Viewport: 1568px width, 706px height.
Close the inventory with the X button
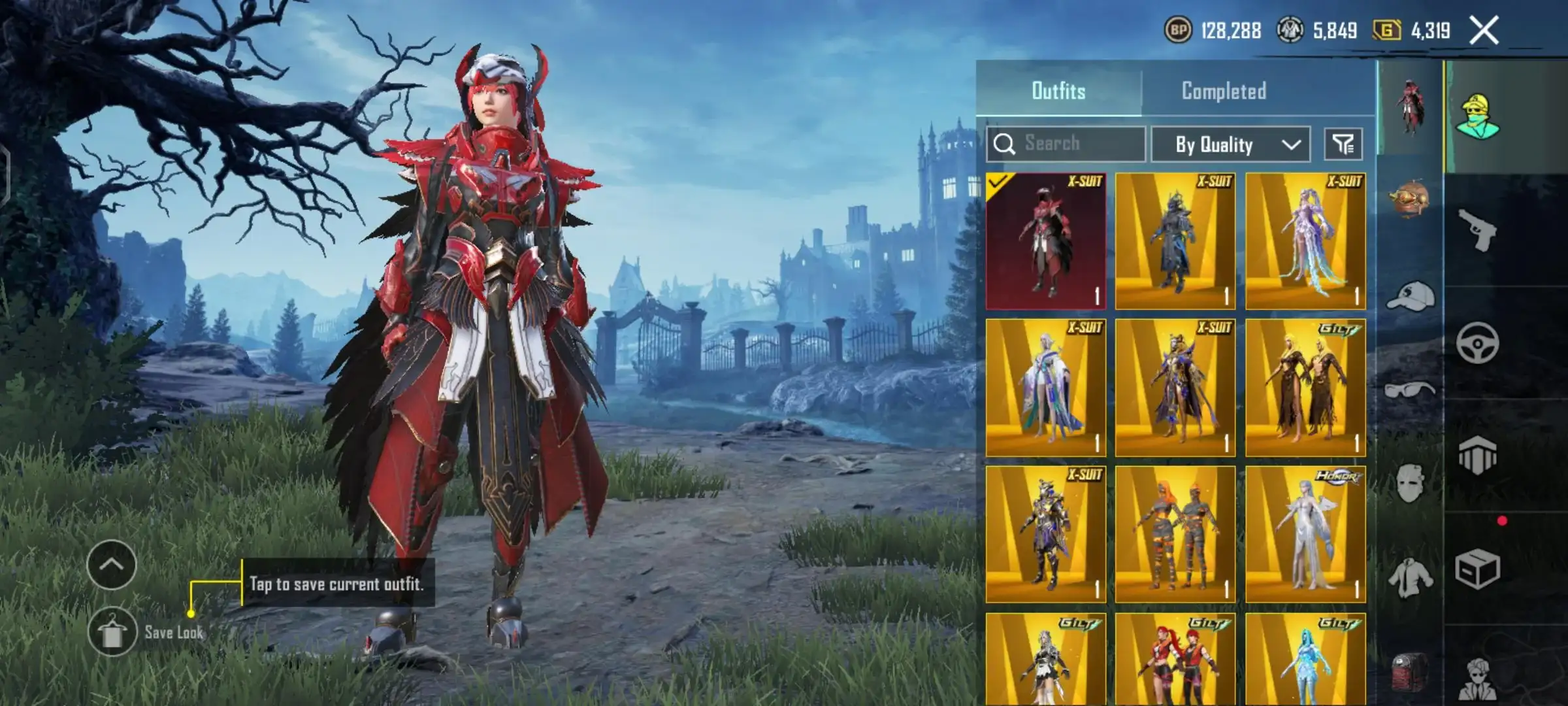[1484, 31]
